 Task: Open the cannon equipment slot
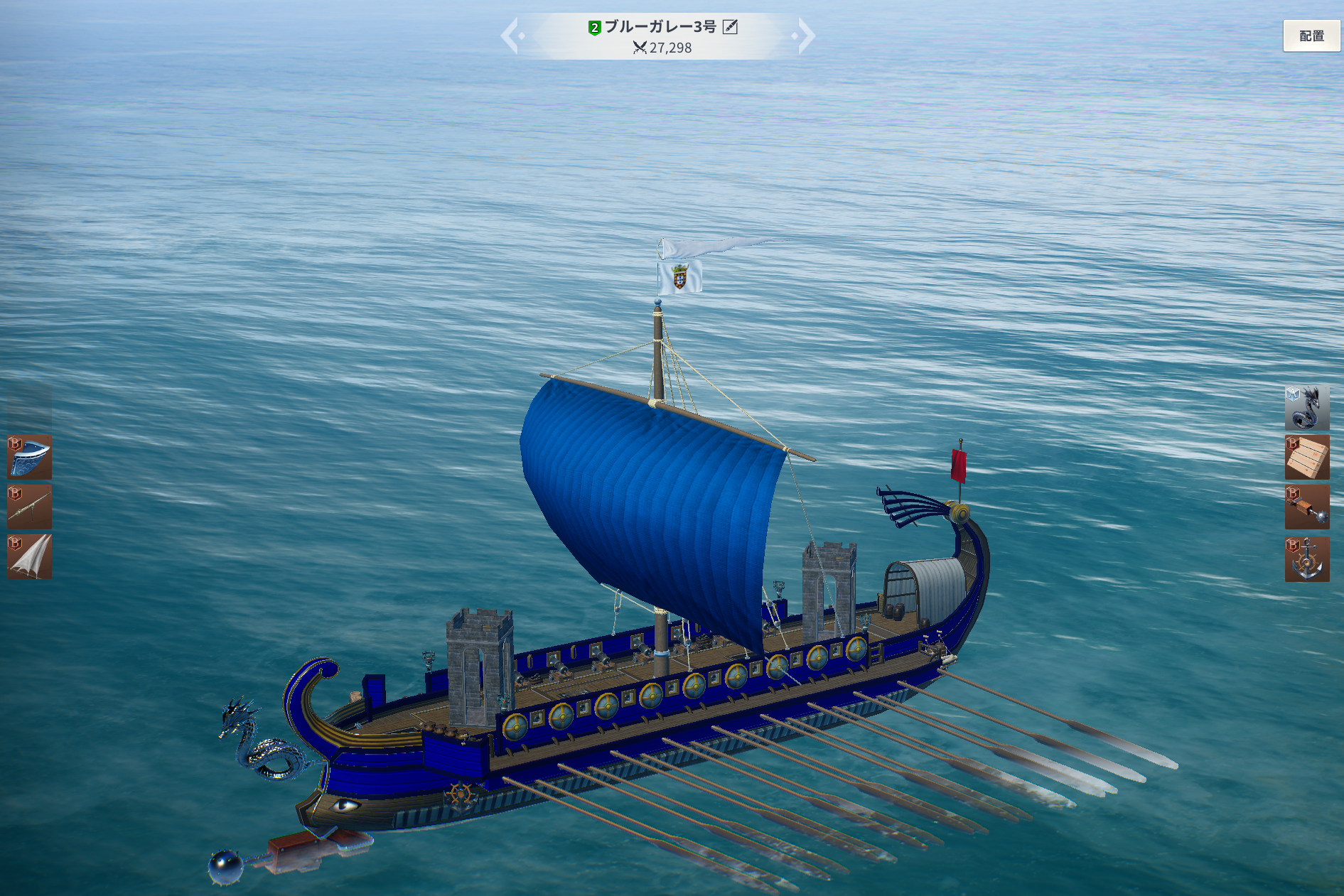tap(30, 507)
